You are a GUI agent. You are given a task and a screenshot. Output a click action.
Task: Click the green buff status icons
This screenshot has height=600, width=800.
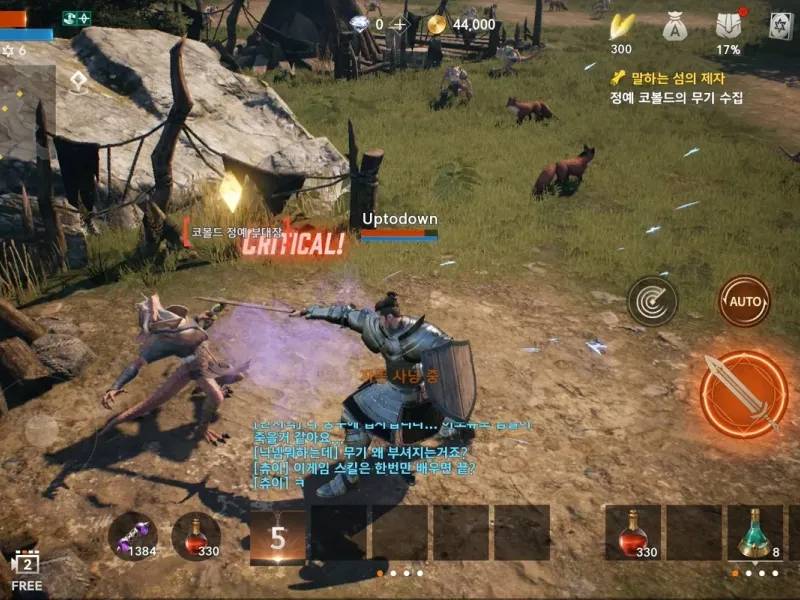[x=76, y=18]
